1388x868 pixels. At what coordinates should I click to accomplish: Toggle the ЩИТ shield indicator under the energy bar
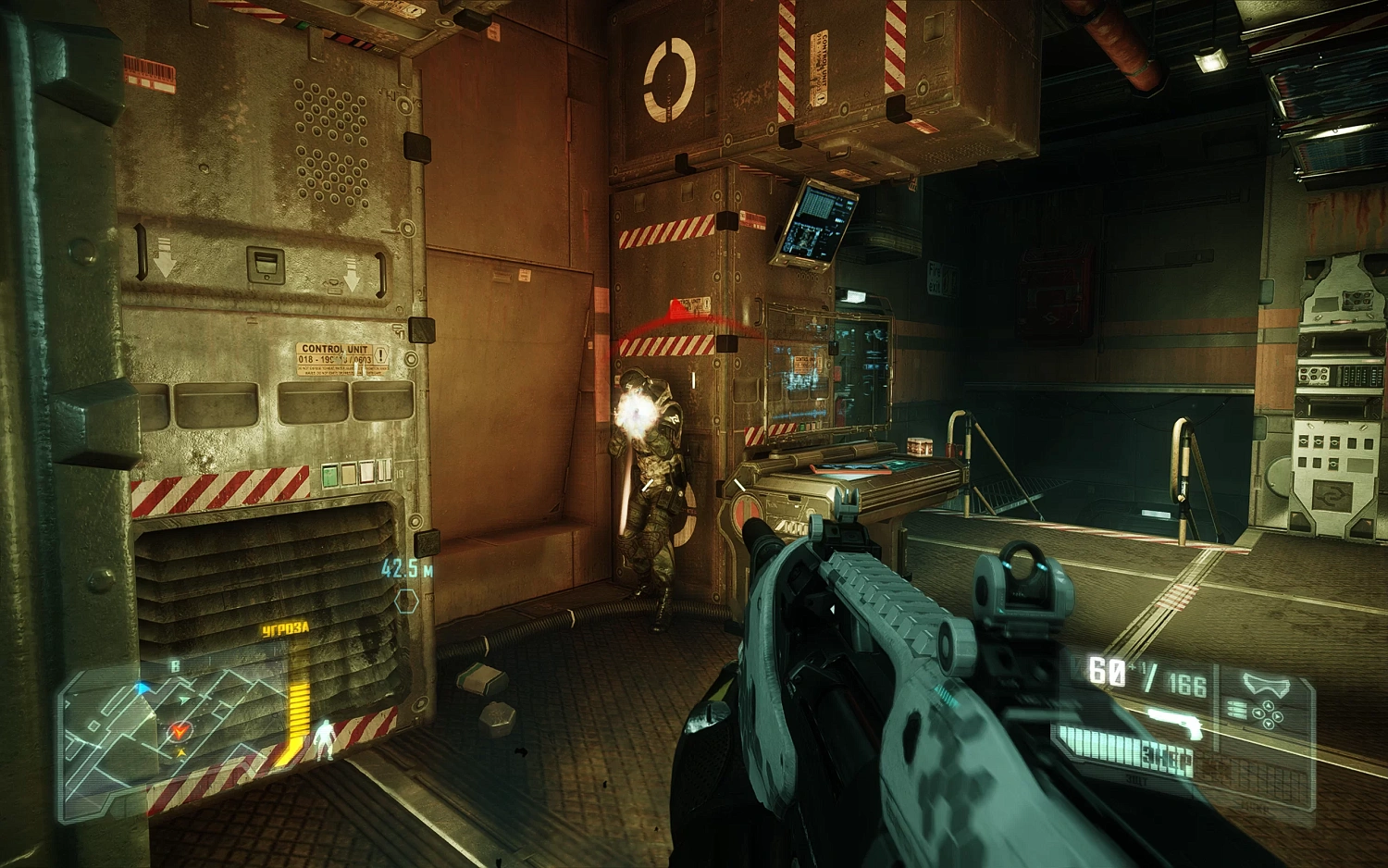click(x=1137, y=779)
